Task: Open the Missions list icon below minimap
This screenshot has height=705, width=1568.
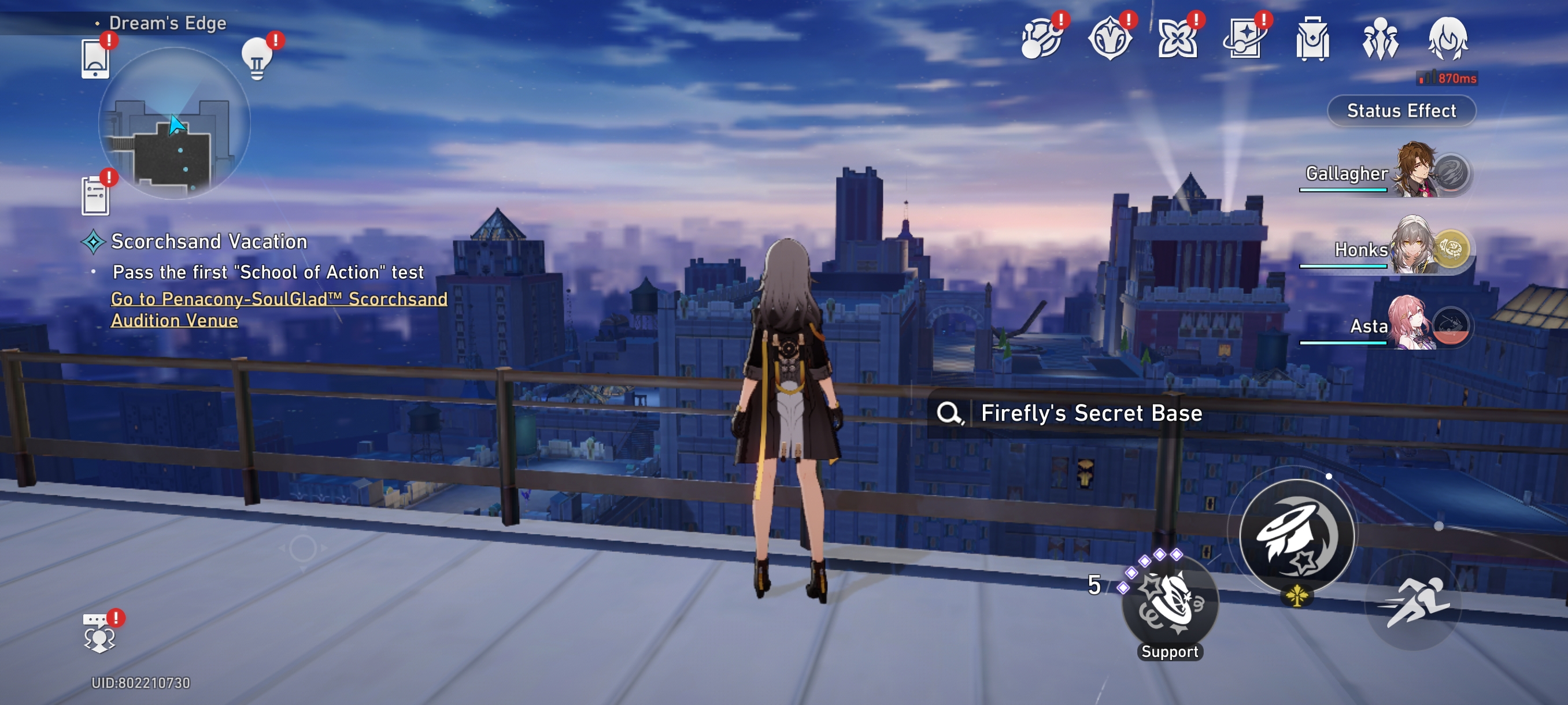Action: tap(95, 194)
